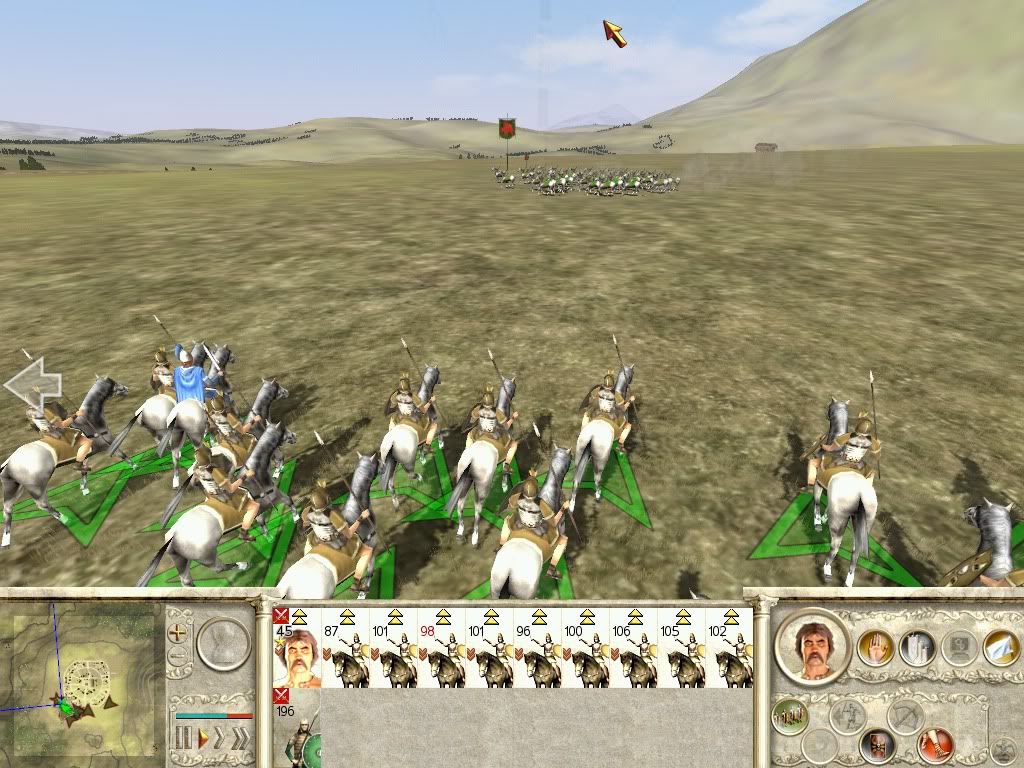Toggle the guard mode shield icon

pos(877,745)
